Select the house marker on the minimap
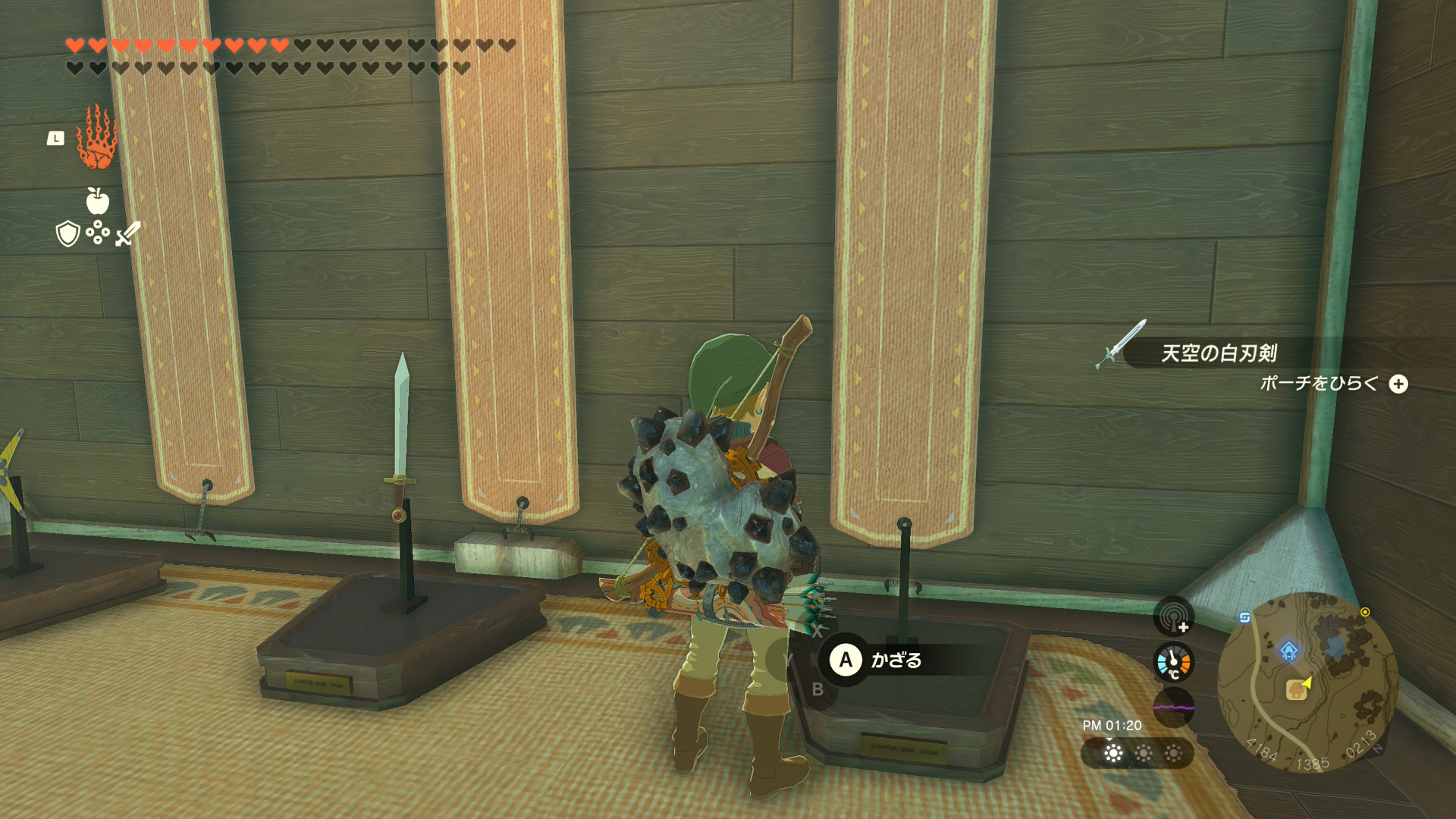 click(x=1296, y=690)
